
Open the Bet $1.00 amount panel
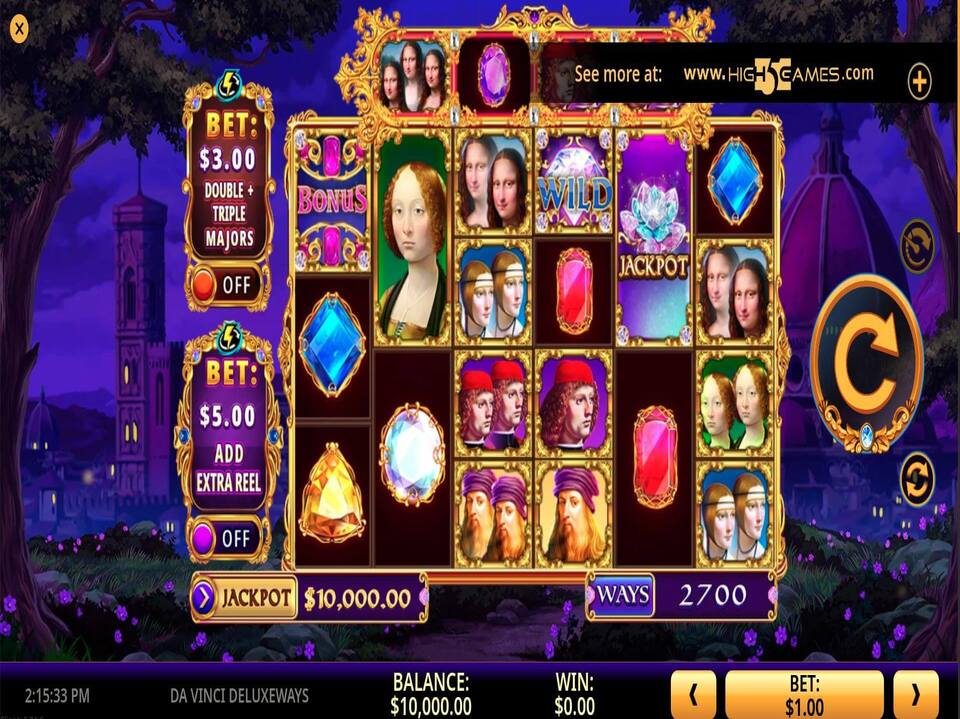[x=803, y=694]
